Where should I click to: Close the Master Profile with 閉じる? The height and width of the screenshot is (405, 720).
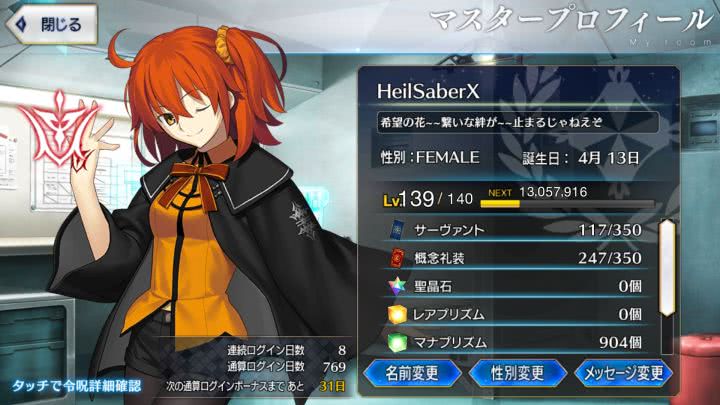(50, 22)
